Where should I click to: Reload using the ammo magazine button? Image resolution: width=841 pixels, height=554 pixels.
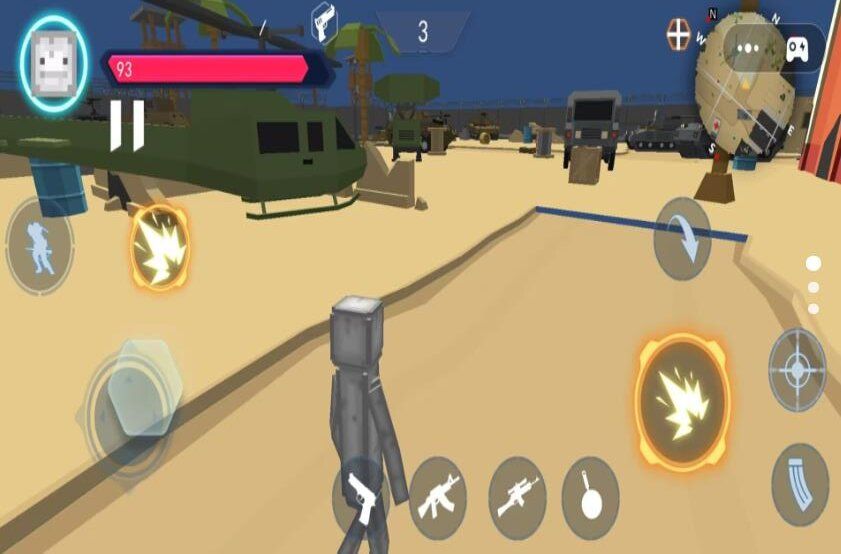[800, 484]
